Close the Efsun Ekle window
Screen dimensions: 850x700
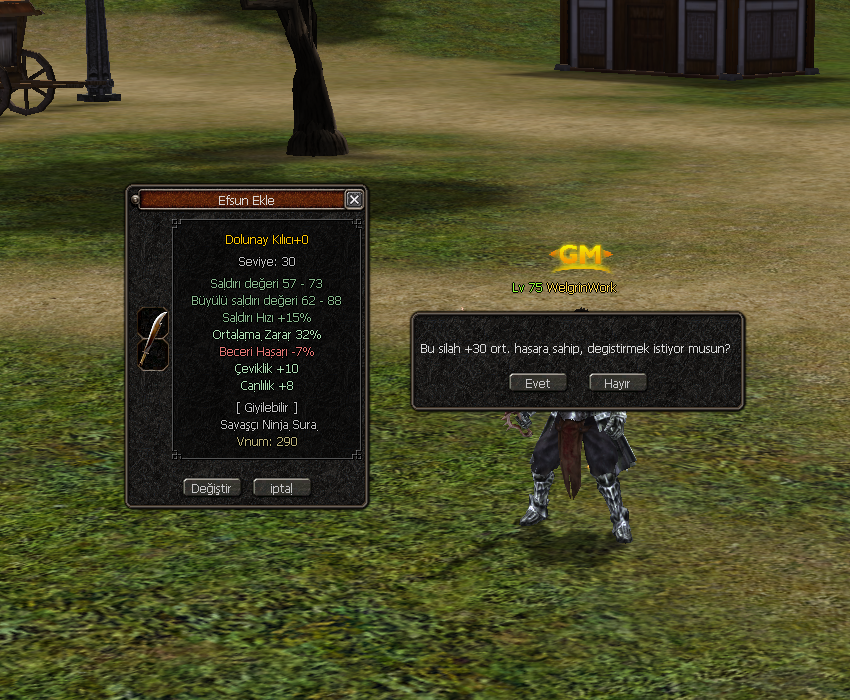coord(354,200)
